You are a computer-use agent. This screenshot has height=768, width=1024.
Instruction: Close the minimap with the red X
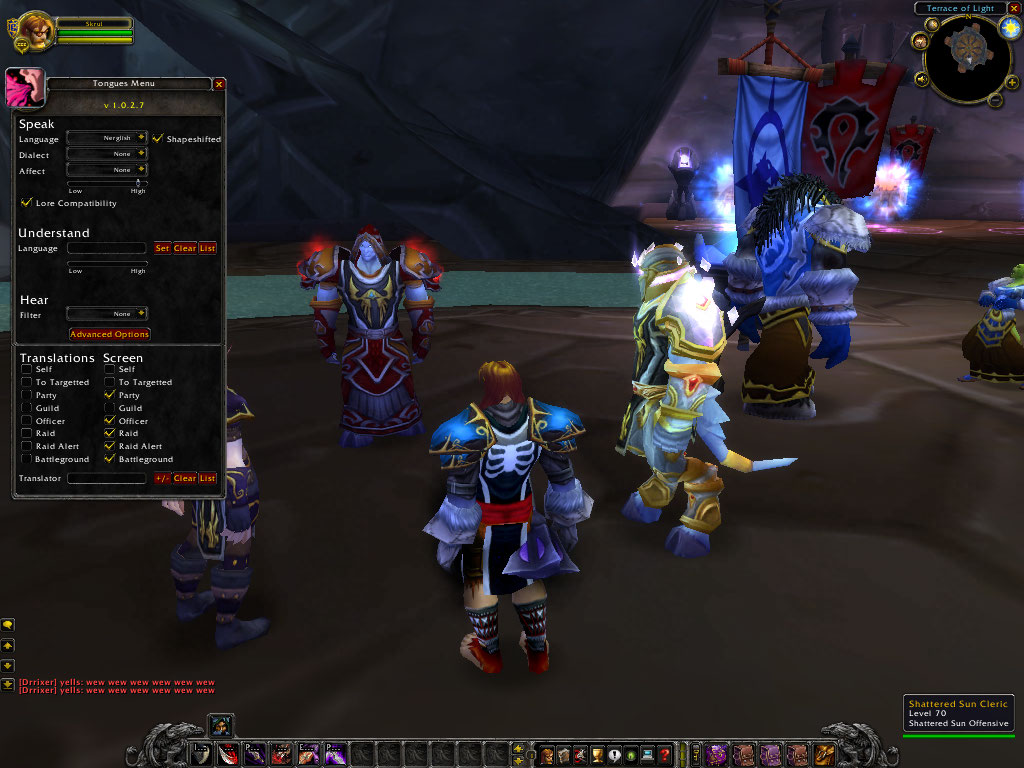click(1014, 8)
